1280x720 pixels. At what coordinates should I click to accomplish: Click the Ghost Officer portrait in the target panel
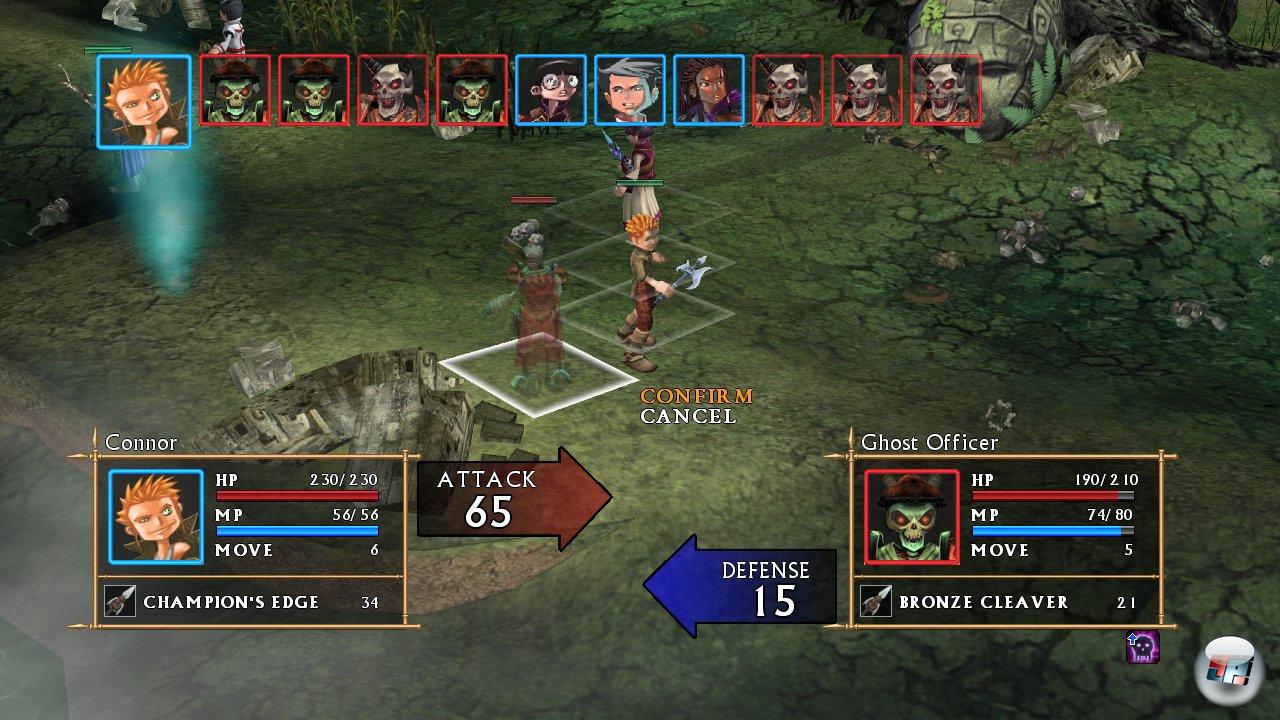click(912, 517)
